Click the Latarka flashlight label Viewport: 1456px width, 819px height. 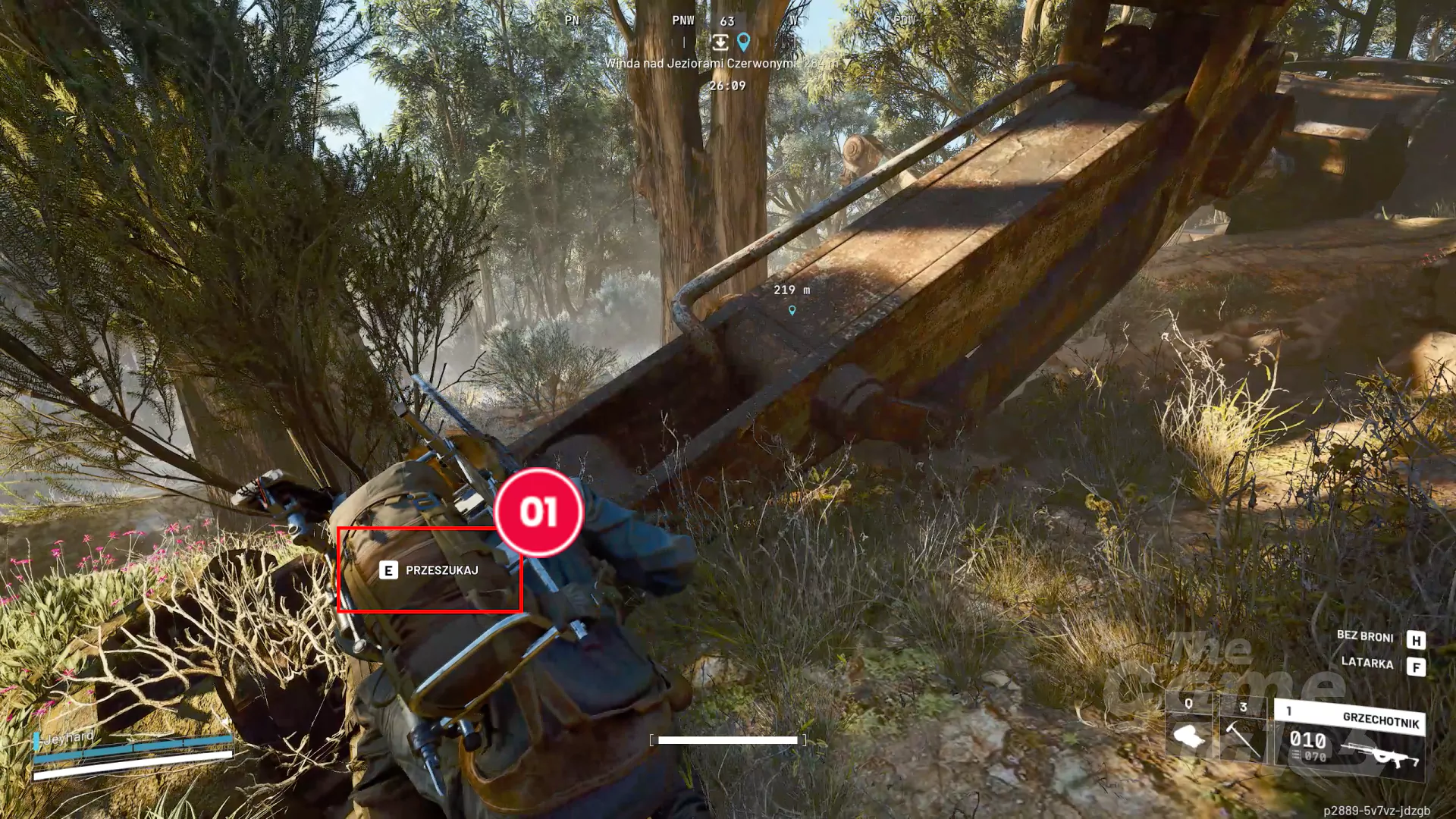click(x=1367, y=663)
